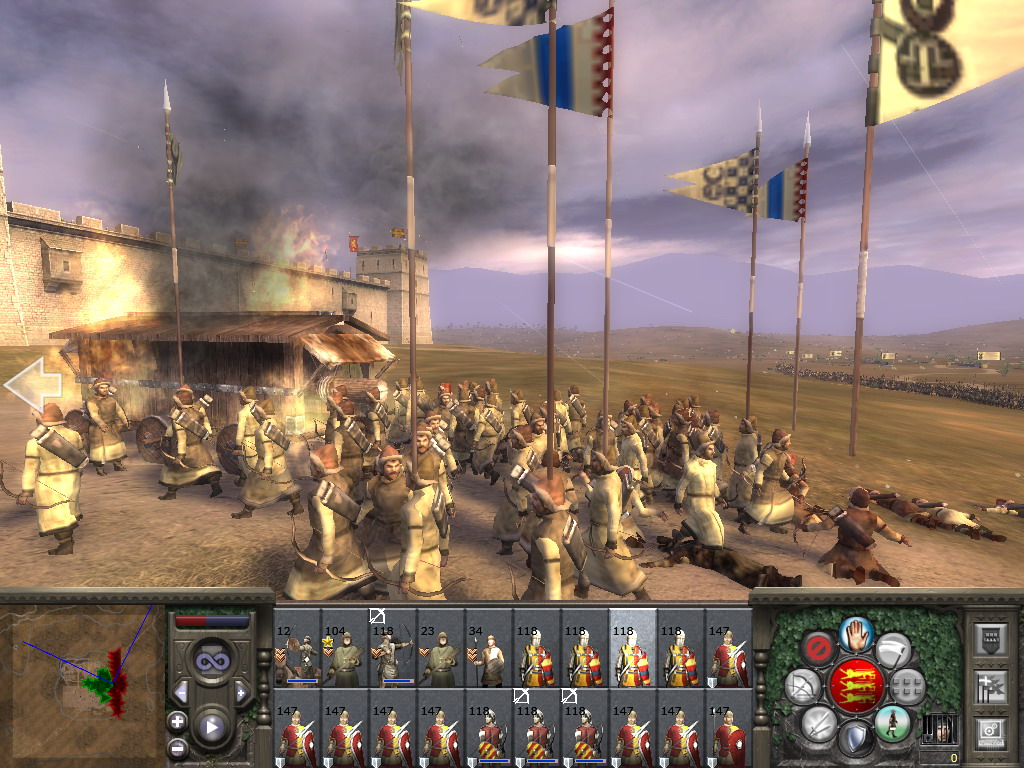The image size is (1024, 768).
Task: Click the red three-lions faction emblem
Action: [856, 686]
